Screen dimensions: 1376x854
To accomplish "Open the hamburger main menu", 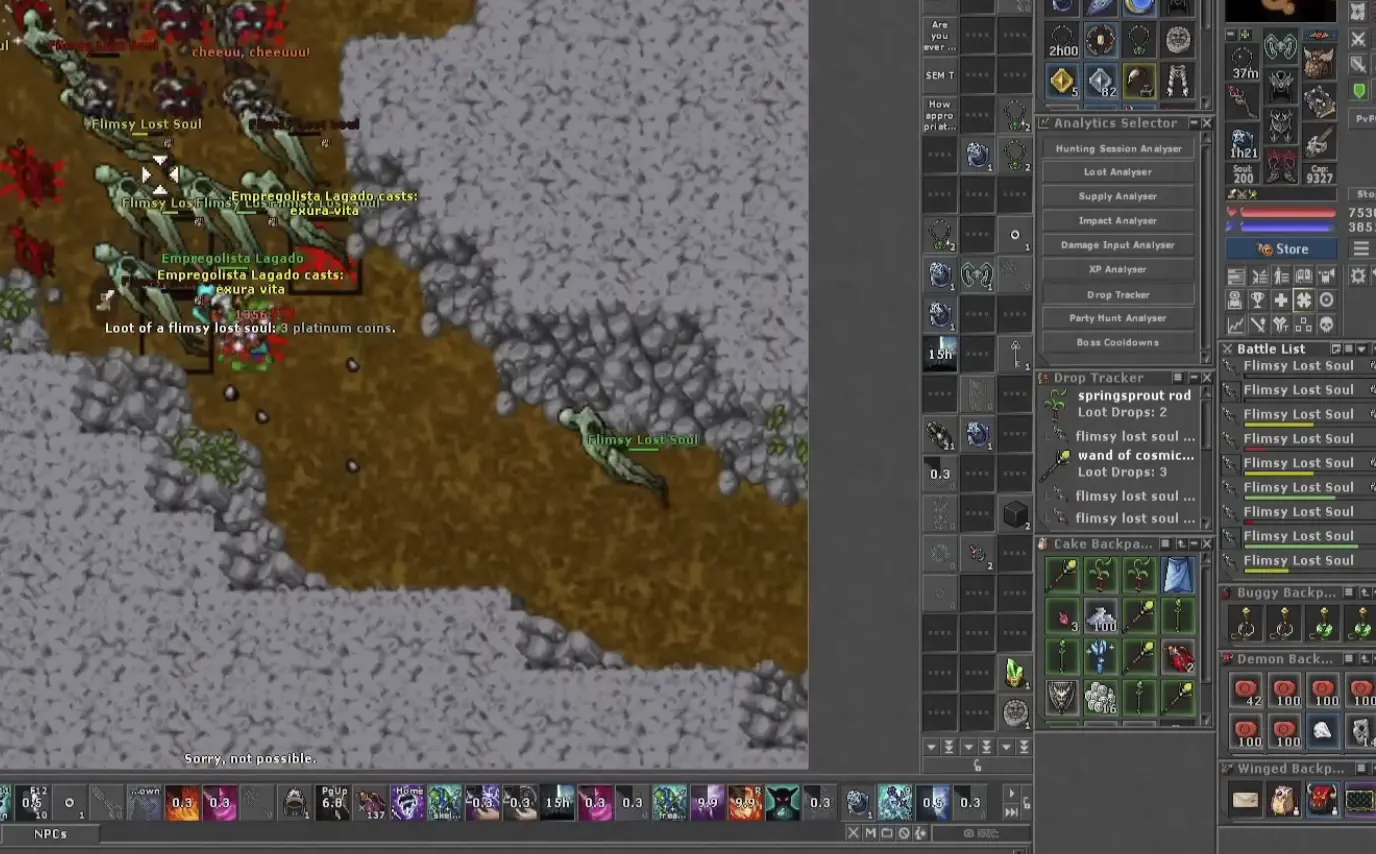I will [1362, 249].
